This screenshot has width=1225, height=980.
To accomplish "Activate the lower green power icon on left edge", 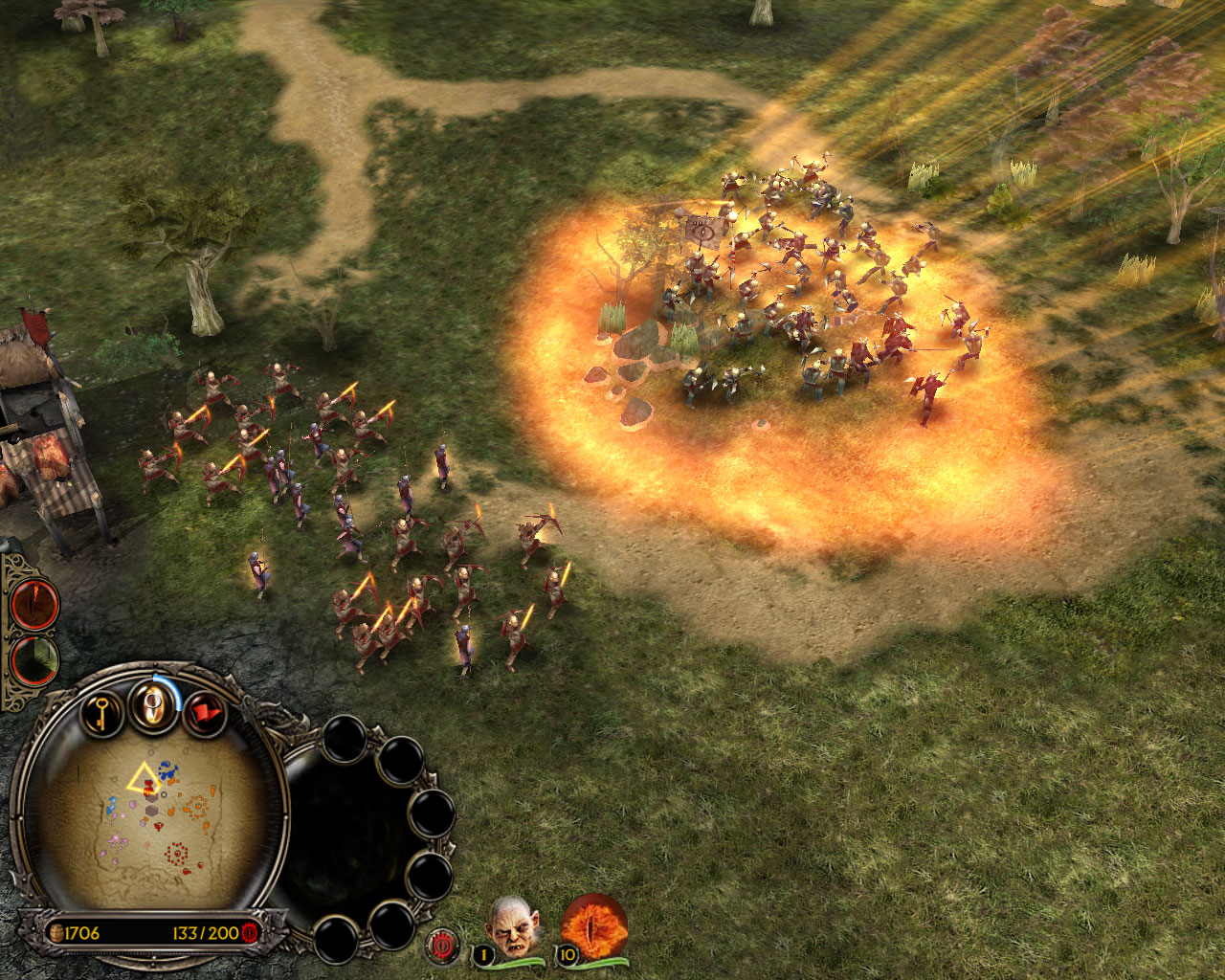I will [x=36, y=662].
